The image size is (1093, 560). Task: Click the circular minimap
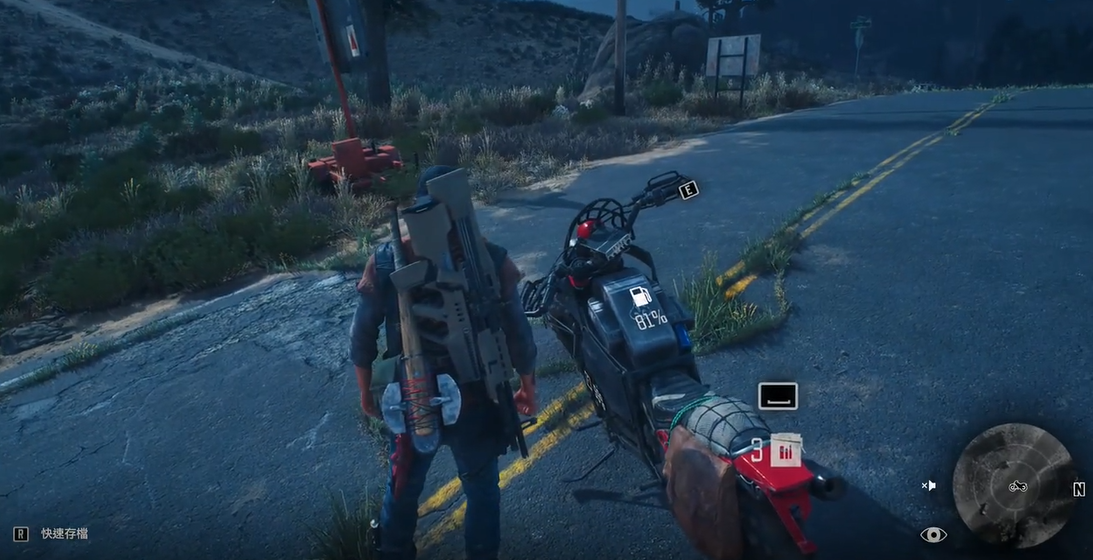[1012, 485]
